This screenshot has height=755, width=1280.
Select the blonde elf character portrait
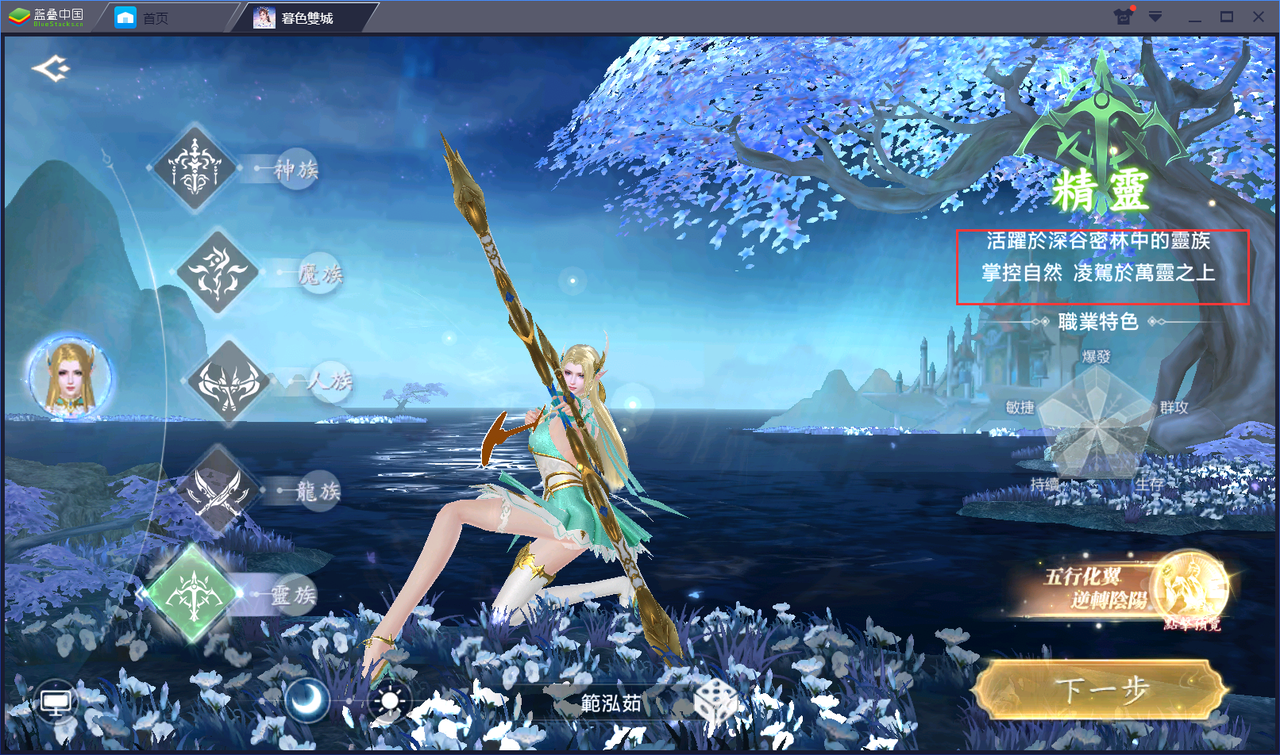(70, 378)
